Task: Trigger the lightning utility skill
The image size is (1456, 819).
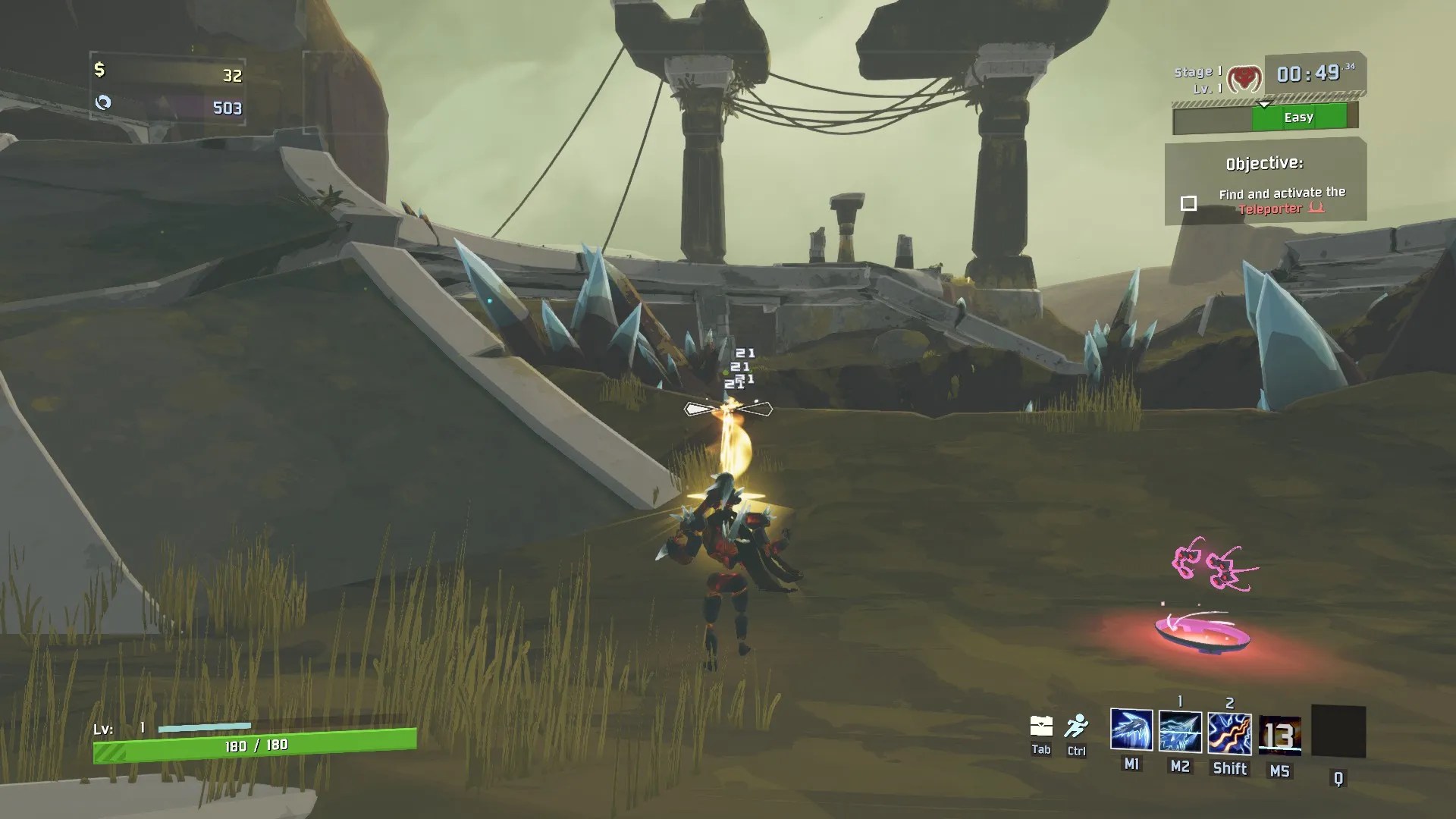Action: tap(1229, 733)
